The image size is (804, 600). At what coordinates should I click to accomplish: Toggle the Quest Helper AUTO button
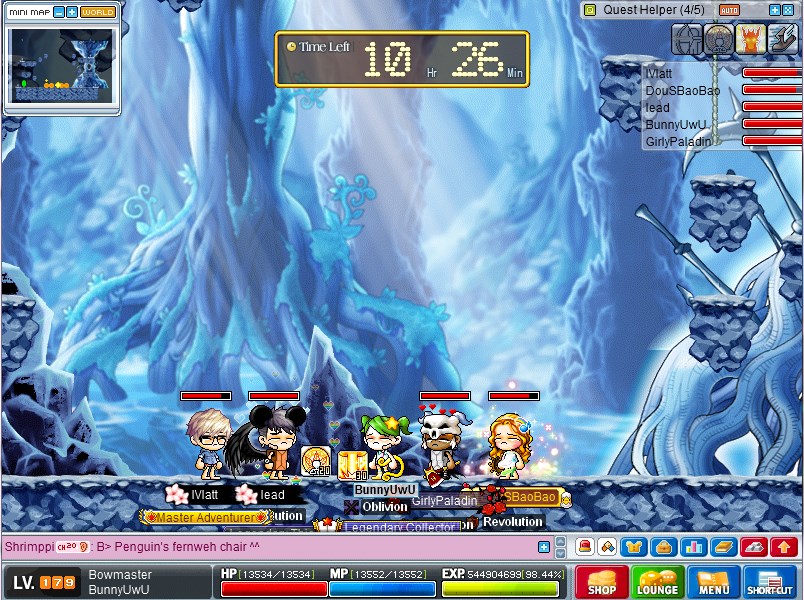(x=729, y=9)
